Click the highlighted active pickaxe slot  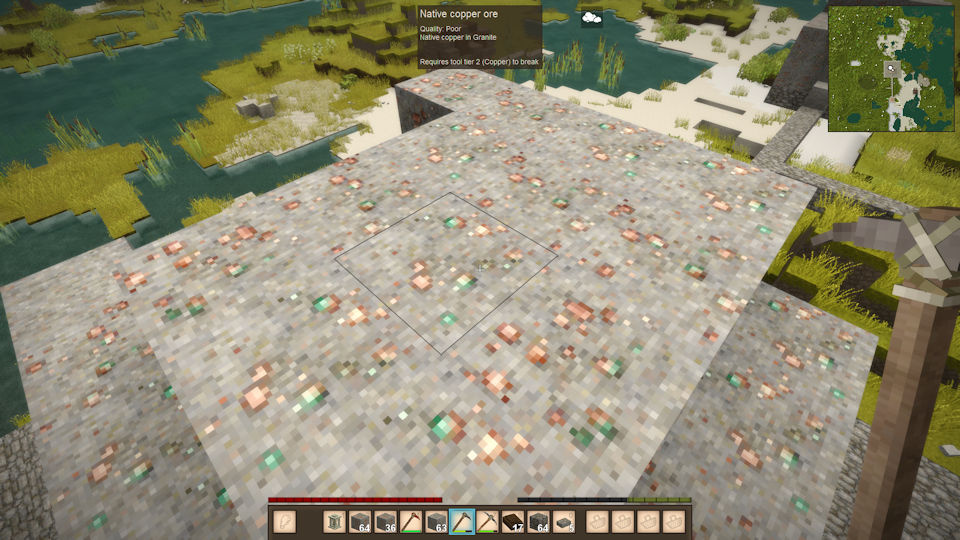tap(462, 521)
